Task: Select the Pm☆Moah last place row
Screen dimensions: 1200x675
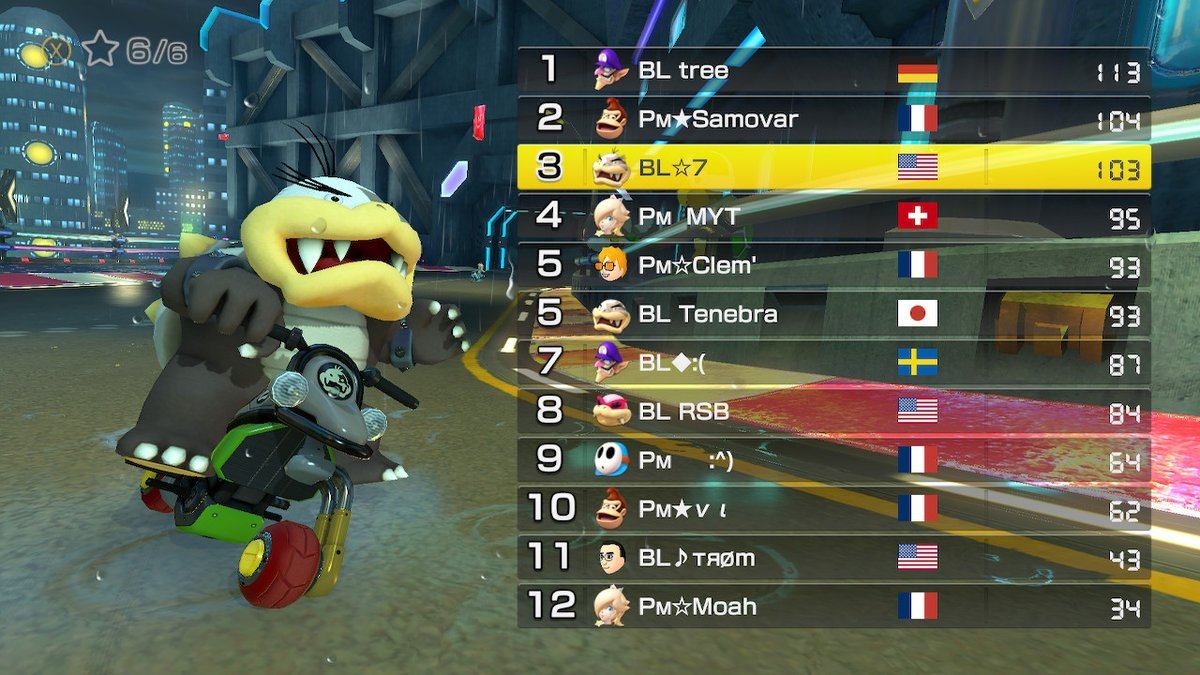Action: pos(833,605)
